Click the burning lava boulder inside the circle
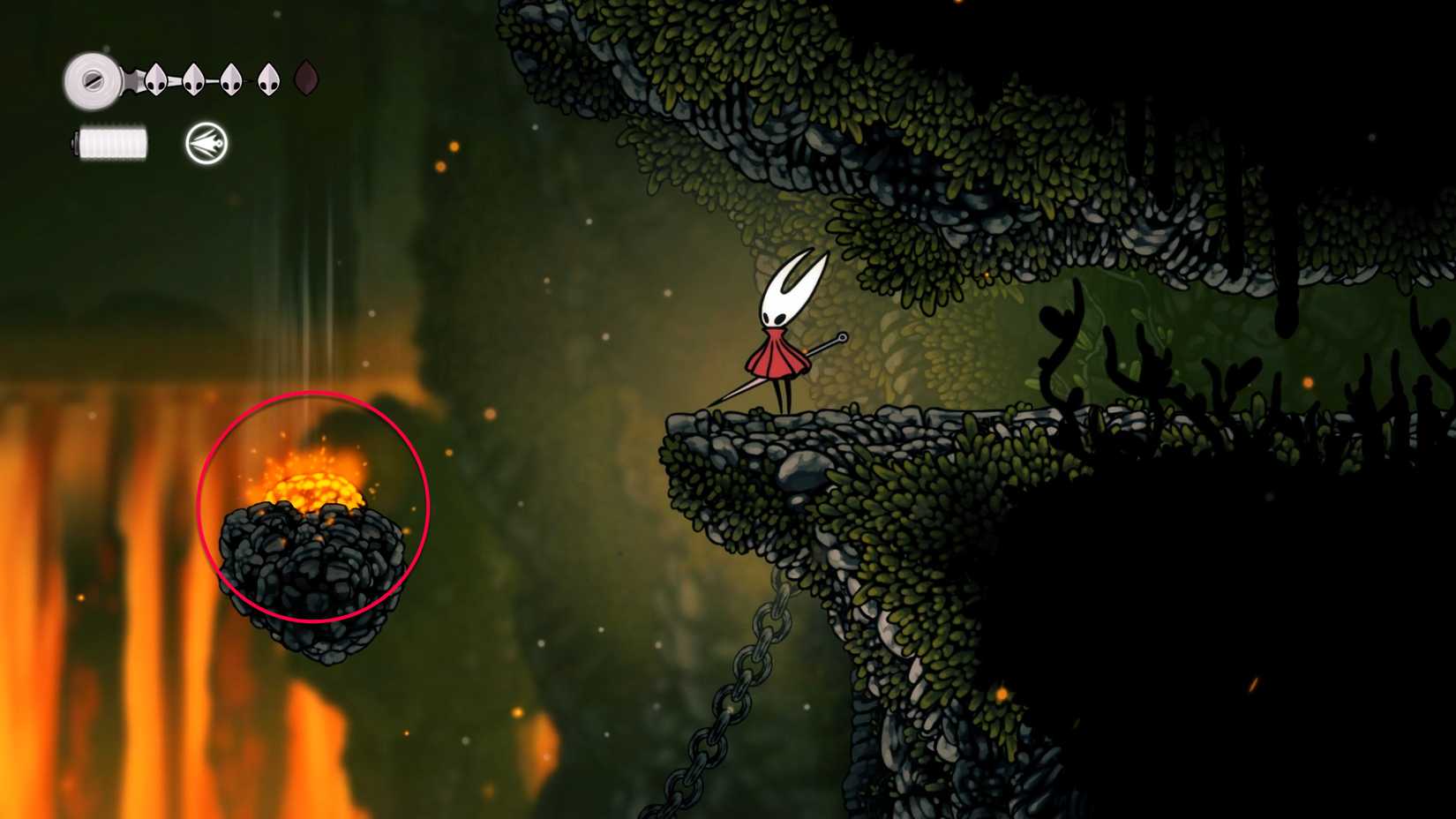 pyautogui.click(x=313, y=521)
